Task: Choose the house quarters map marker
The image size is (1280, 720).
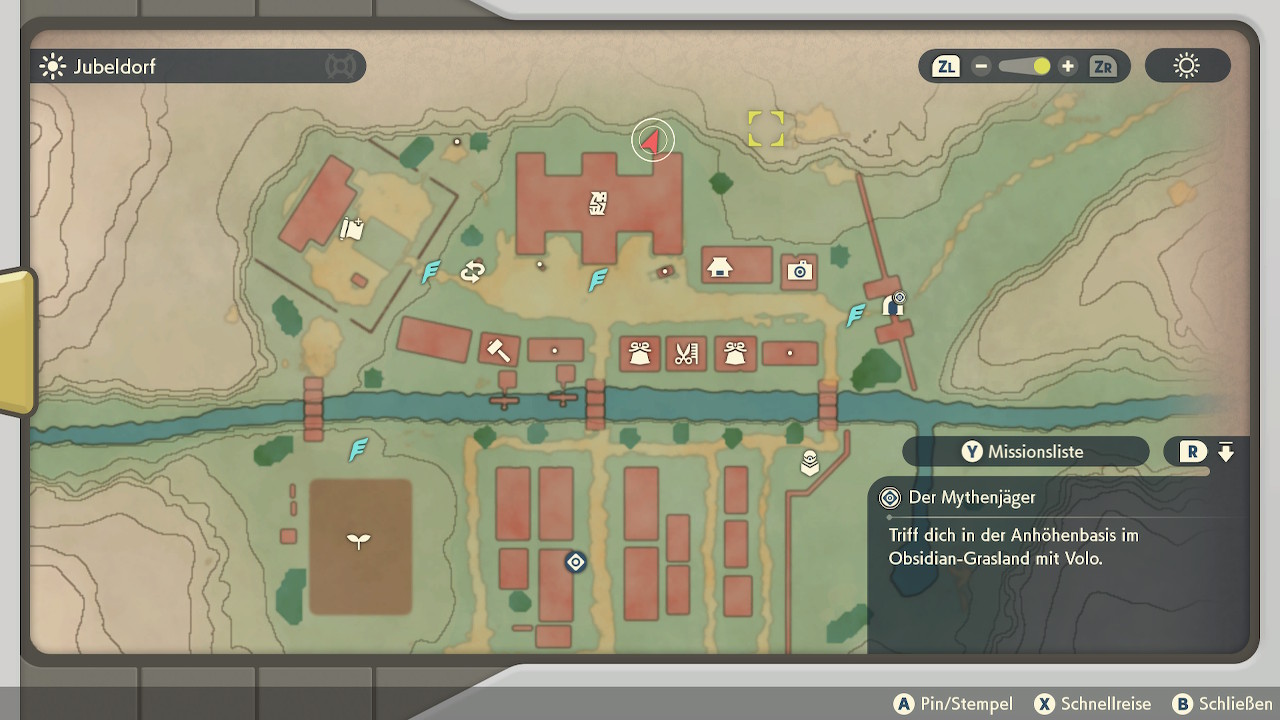Action: [719, 267]
